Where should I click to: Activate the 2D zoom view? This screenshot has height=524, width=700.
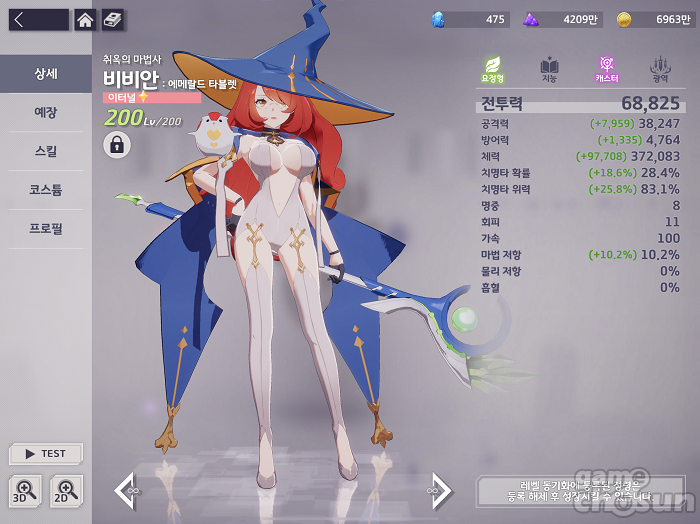[66, 490]
